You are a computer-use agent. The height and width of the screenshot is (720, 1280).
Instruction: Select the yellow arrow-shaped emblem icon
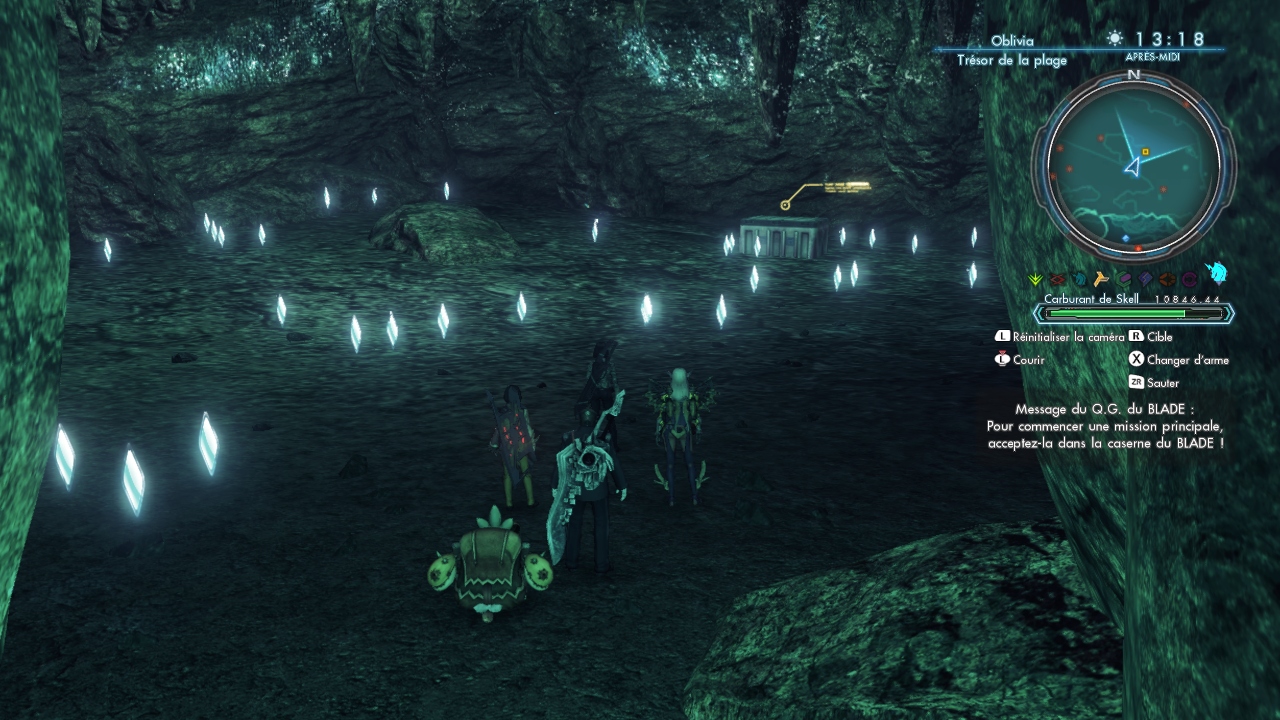[1101, 280]
